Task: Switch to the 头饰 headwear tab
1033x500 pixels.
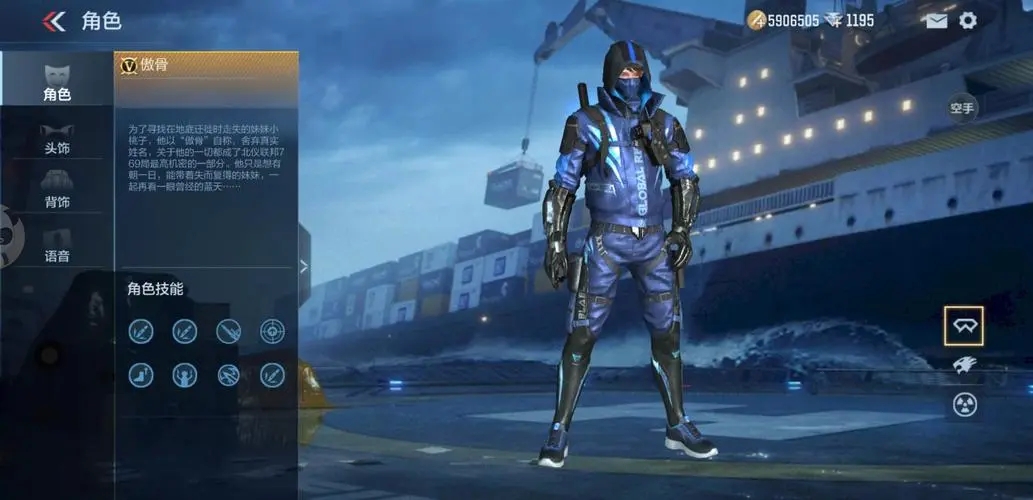Action: coord(57,138)
